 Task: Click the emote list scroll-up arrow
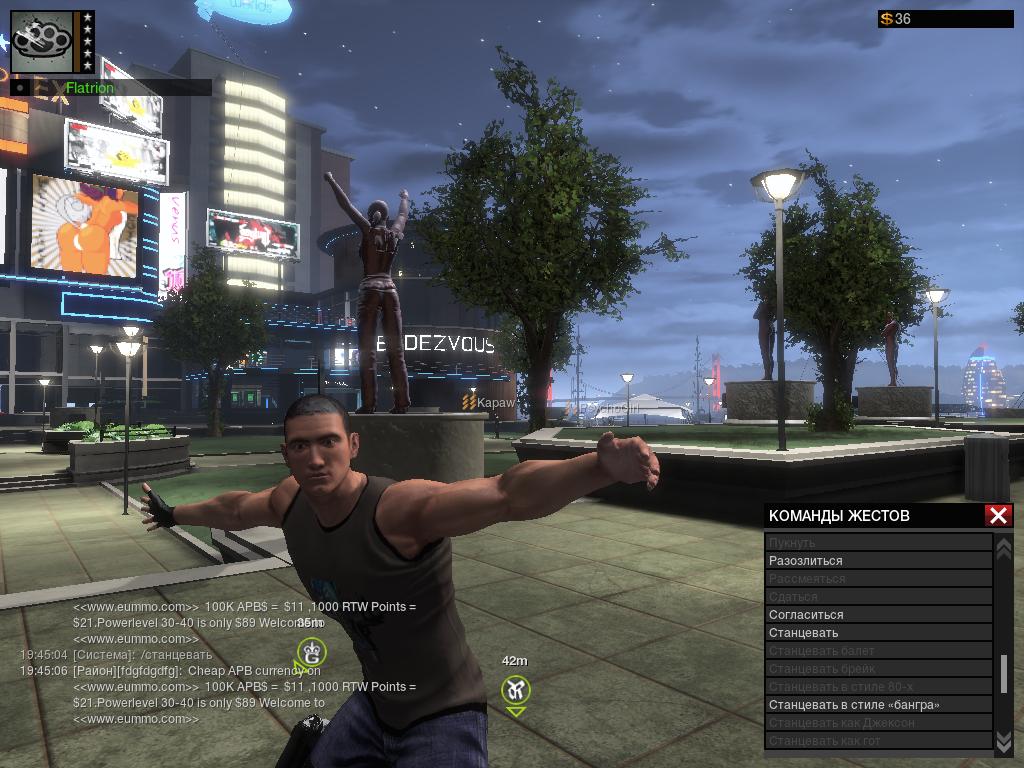pos(1004,547)
